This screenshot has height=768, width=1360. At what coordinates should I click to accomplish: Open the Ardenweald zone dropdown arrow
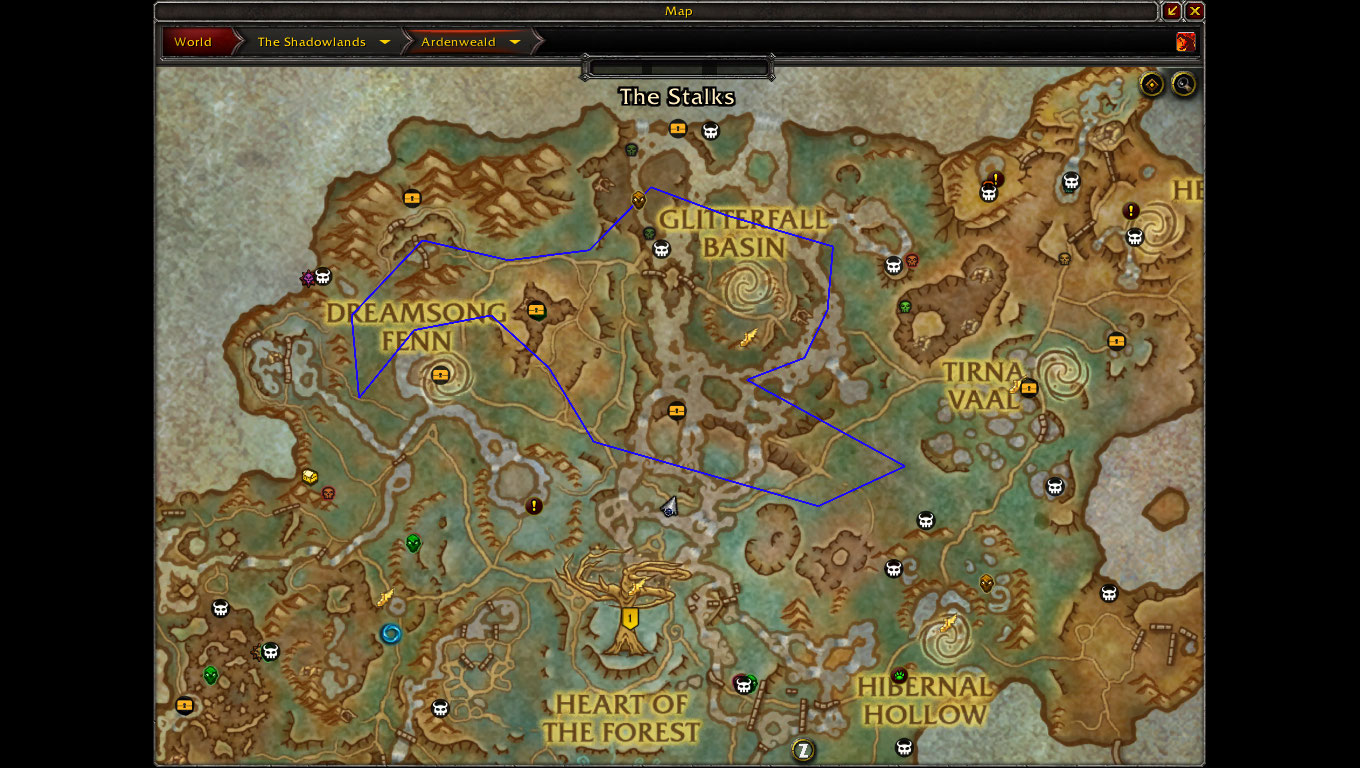point(515,42)
